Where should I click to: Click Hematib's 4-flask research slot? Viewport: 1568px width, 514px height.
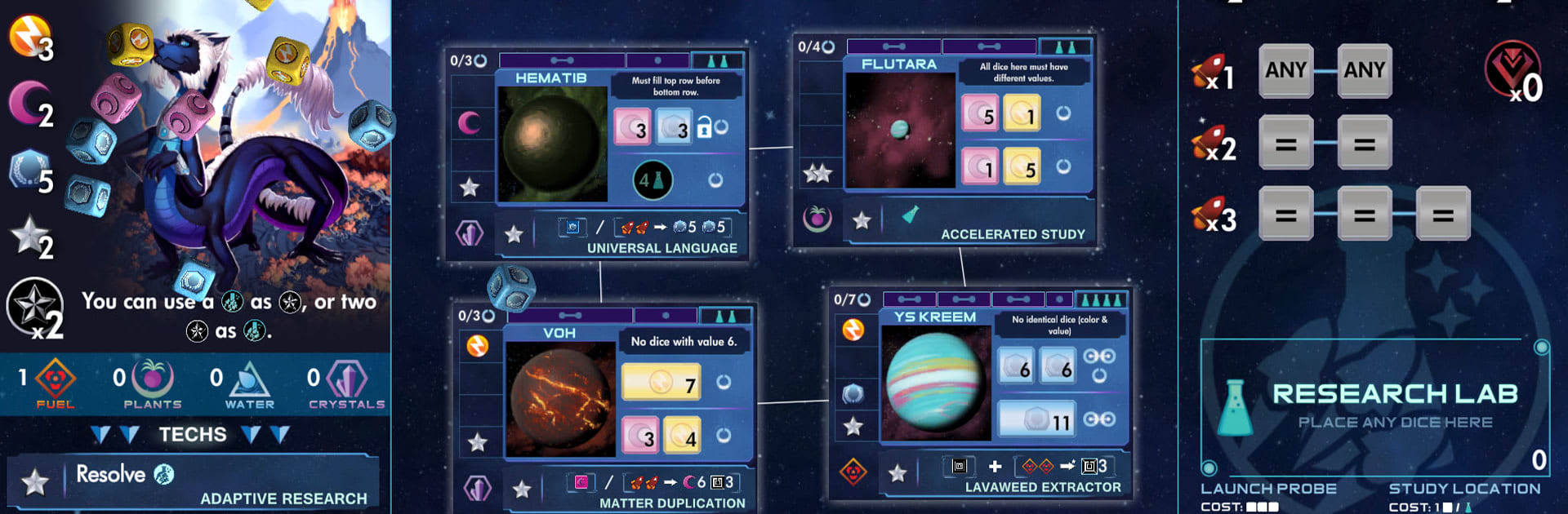tap(653, 180)
